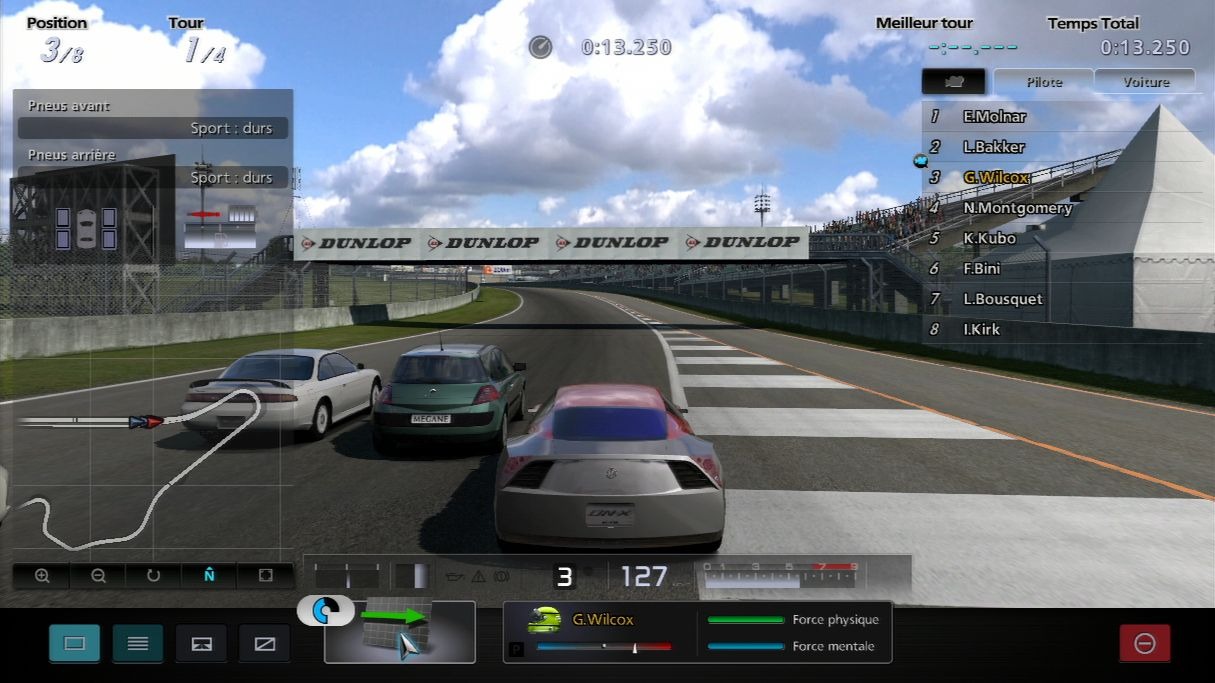
Task: Choose L.Bakker in the driver list
Action: coord(993,147)
